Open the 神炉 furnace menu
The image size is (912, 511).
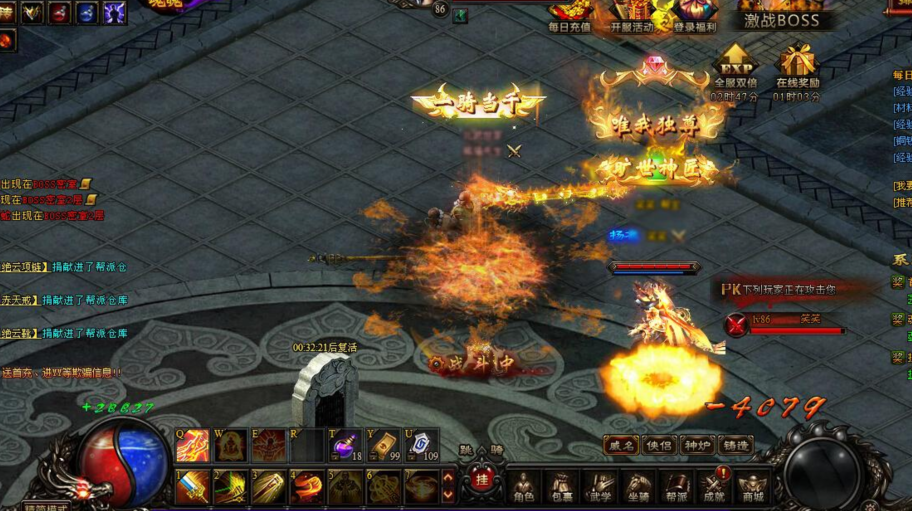click(696, 445)
